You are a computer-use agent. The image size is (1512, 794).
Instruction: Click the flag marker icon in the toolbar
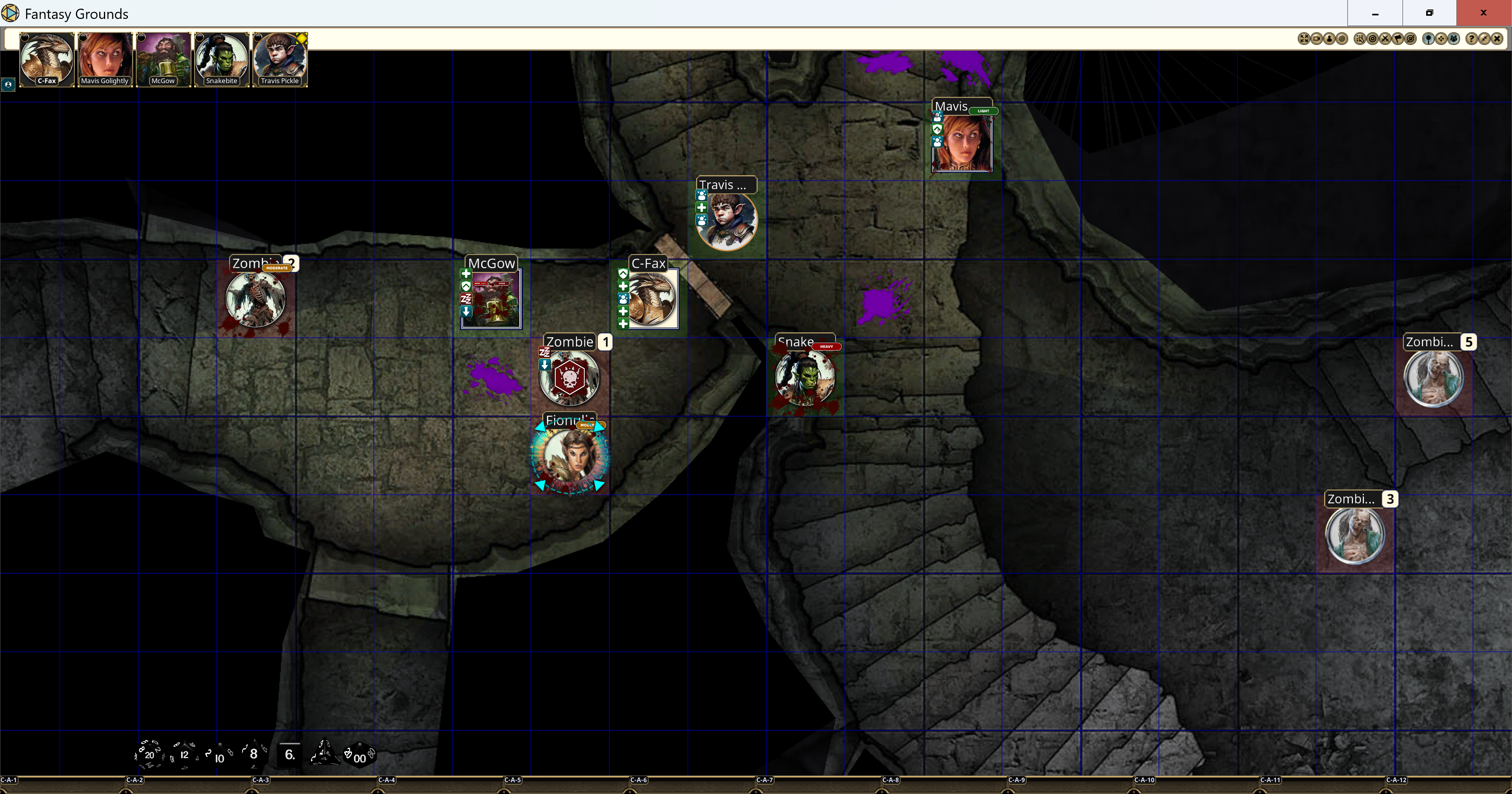1398,39
